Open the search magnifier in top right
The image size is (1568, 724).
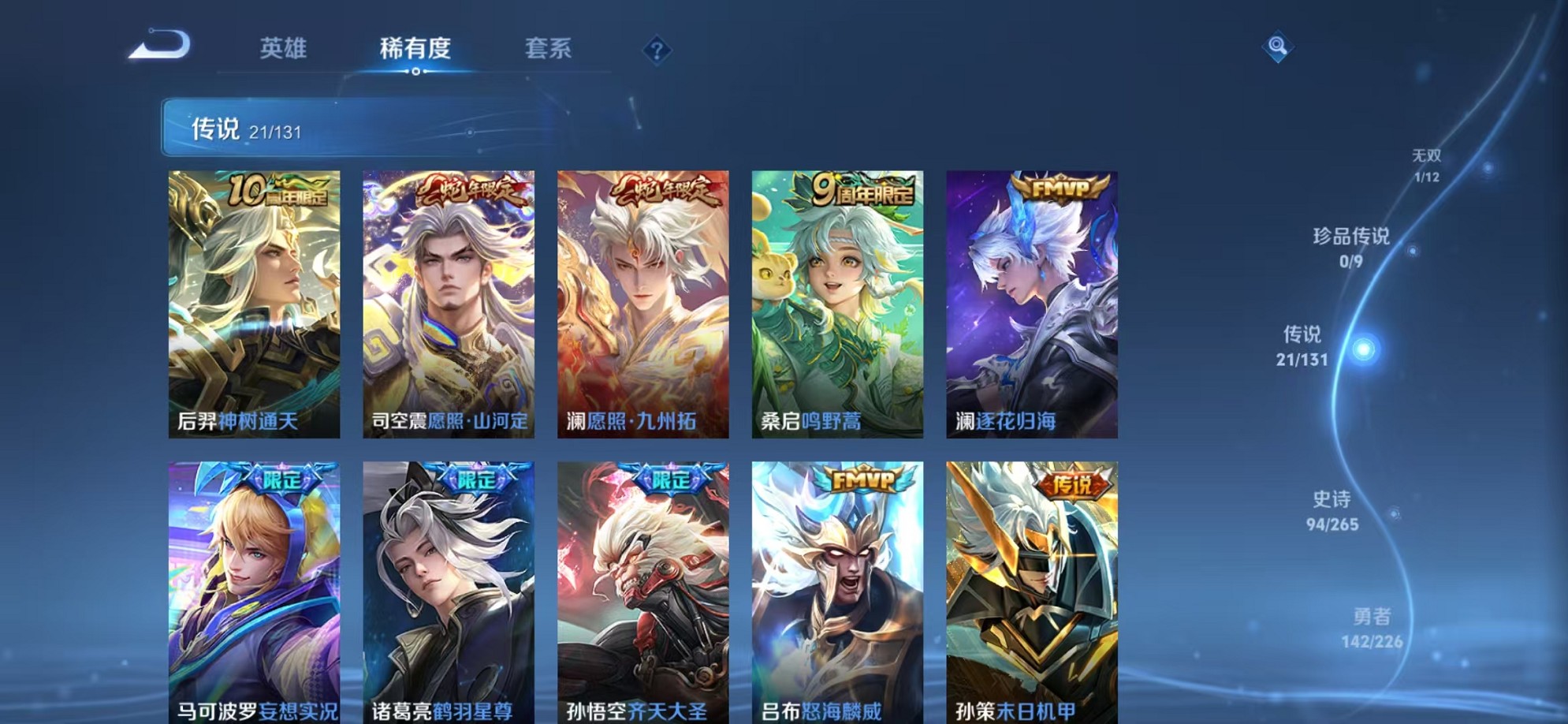point(1277,47)
